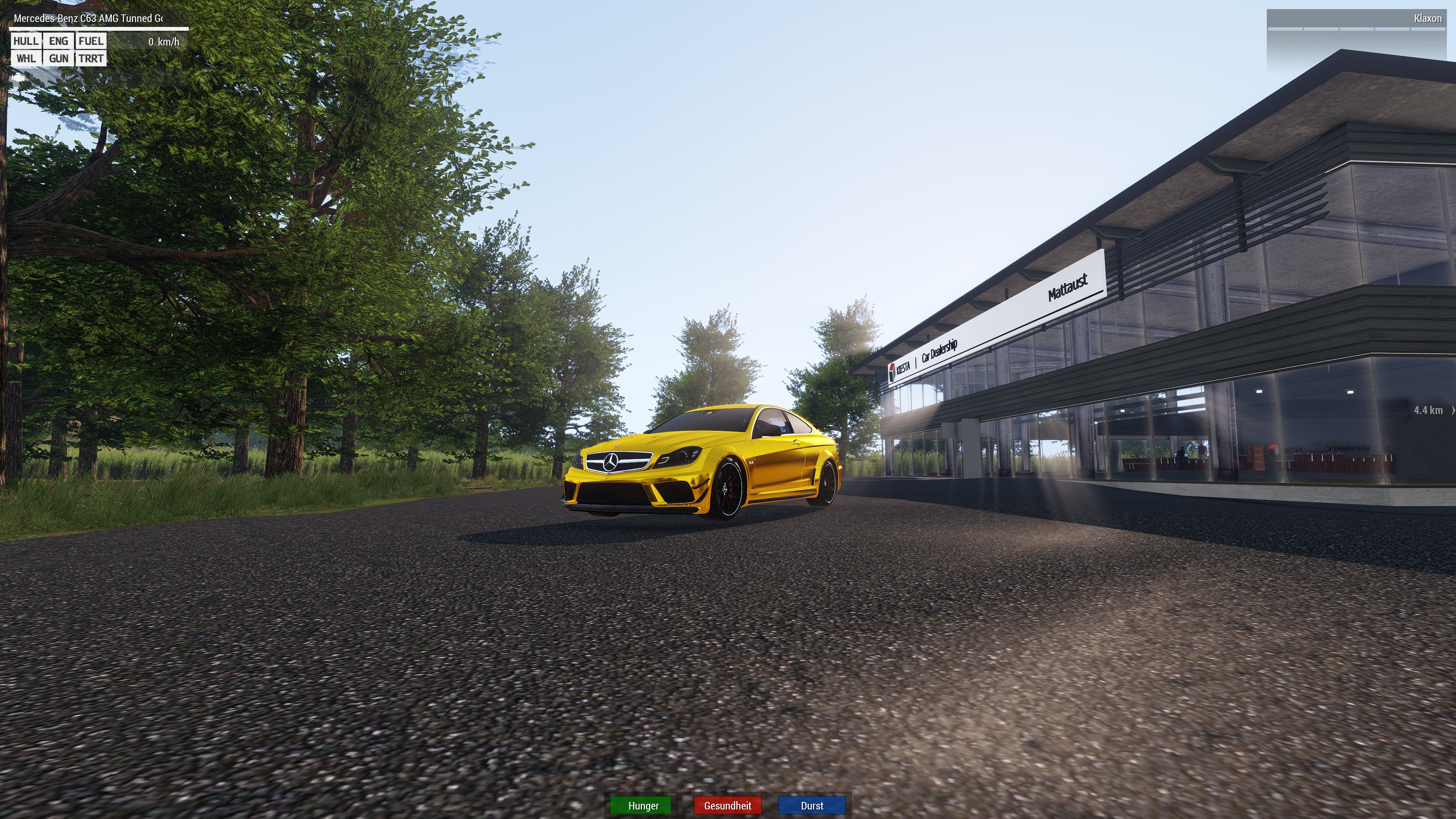Select the TRRT turret status indicator
The width and height of the screenshot is (1456, 819).
click(91, 58)
